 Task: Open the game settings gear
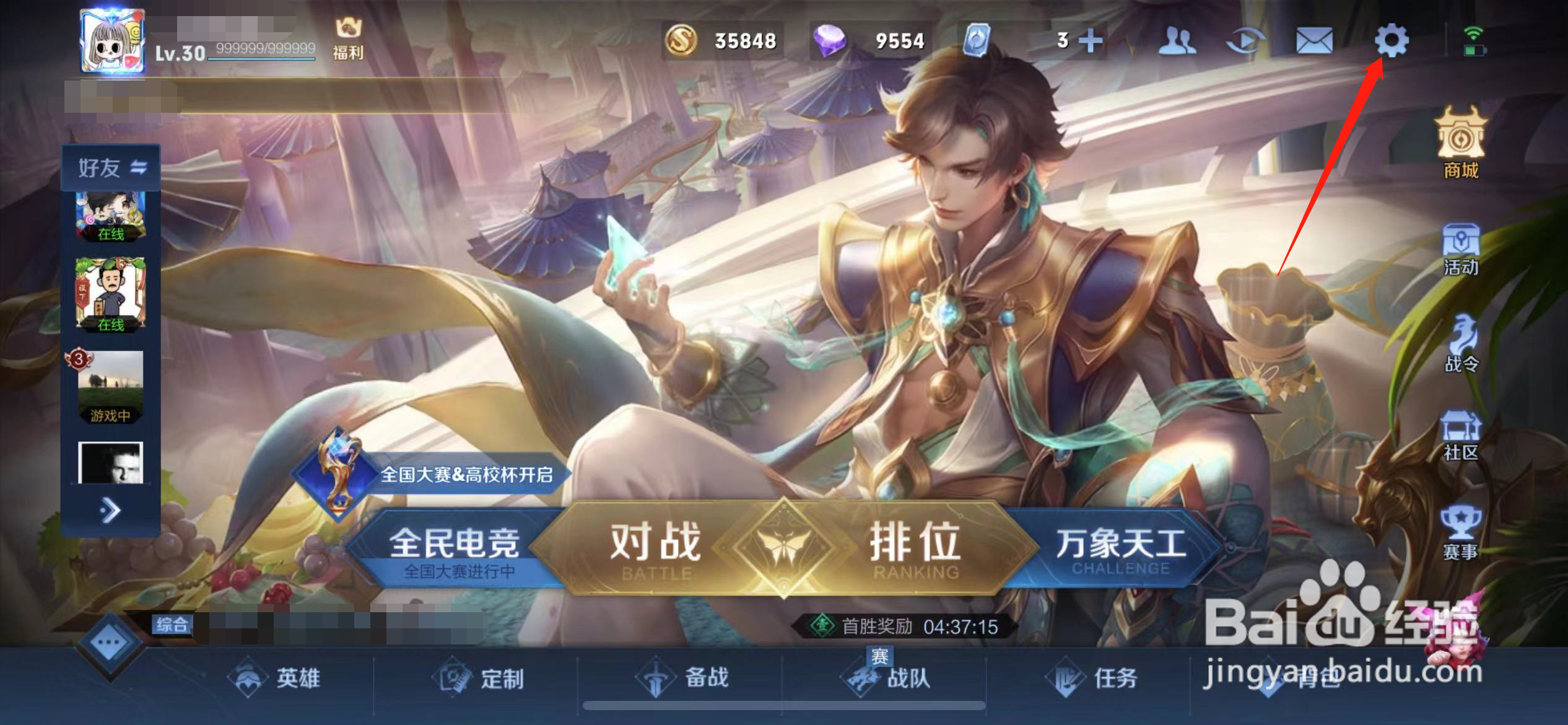(1390, 40)
